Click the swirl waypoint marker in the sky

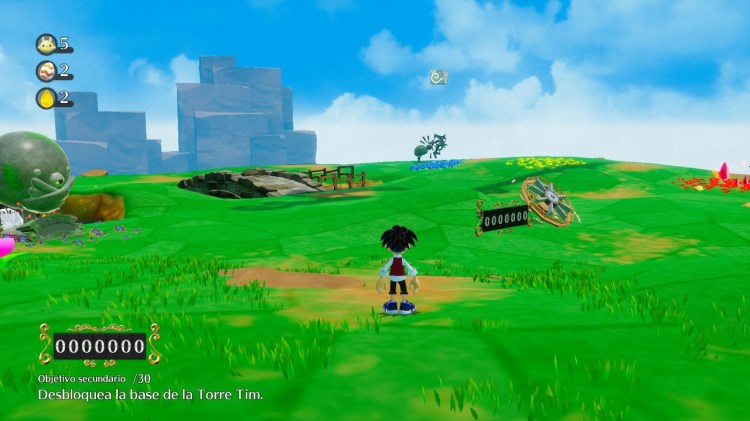tap(438, 76)
